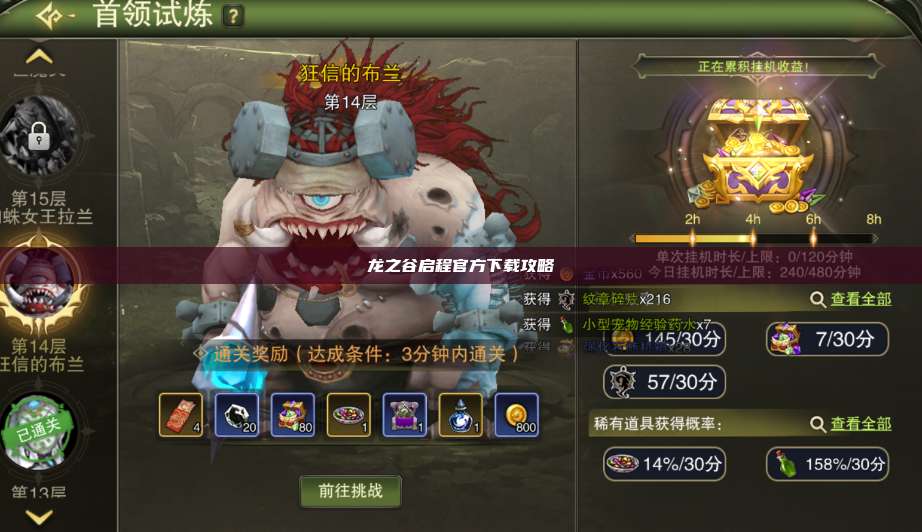Viewport: 922px width, 532px height.
Task: Inspect the gold coin reward with 800
Action: pos(517,415)
